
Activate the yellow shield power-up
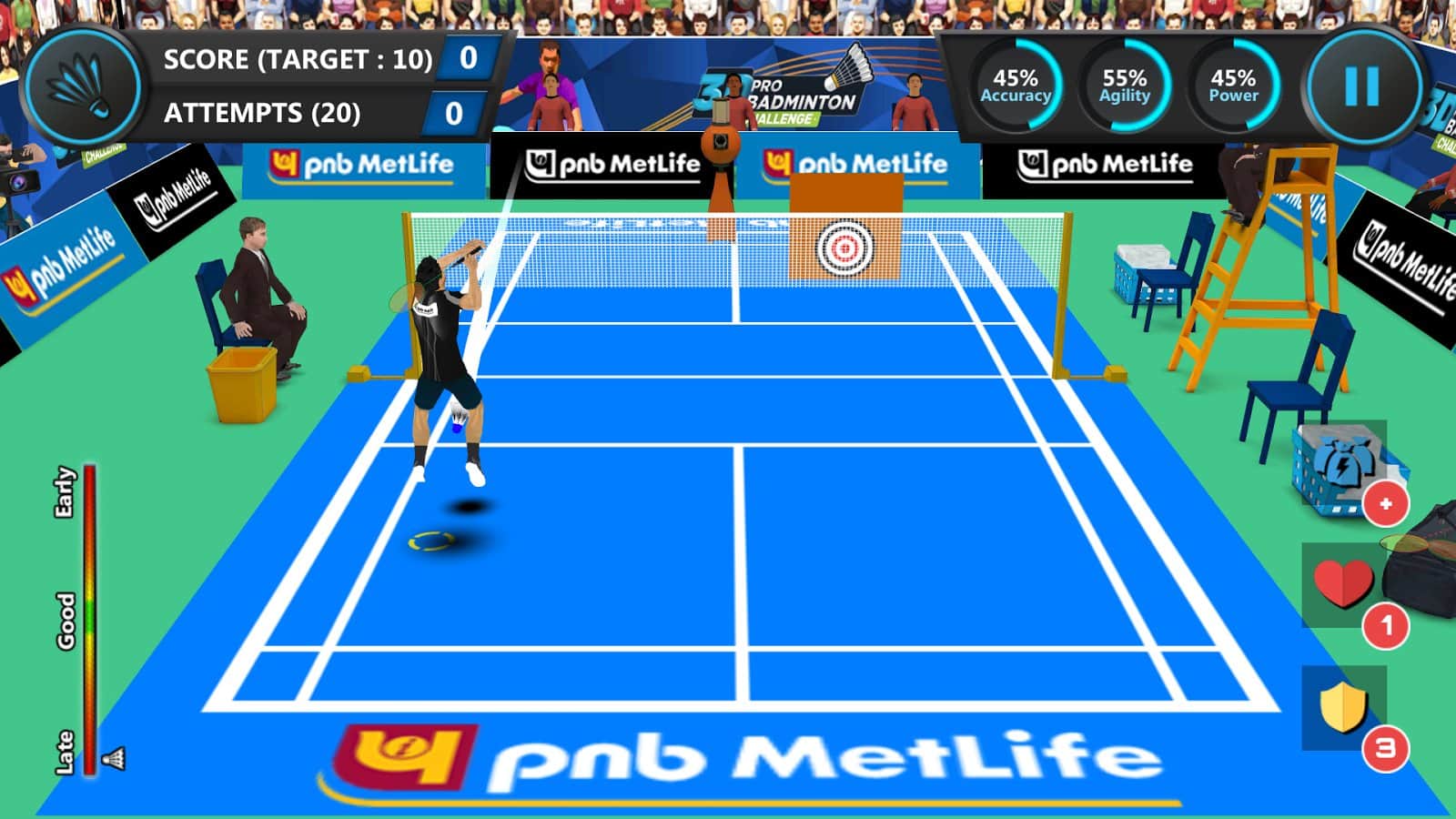(x=1343, y=707)
